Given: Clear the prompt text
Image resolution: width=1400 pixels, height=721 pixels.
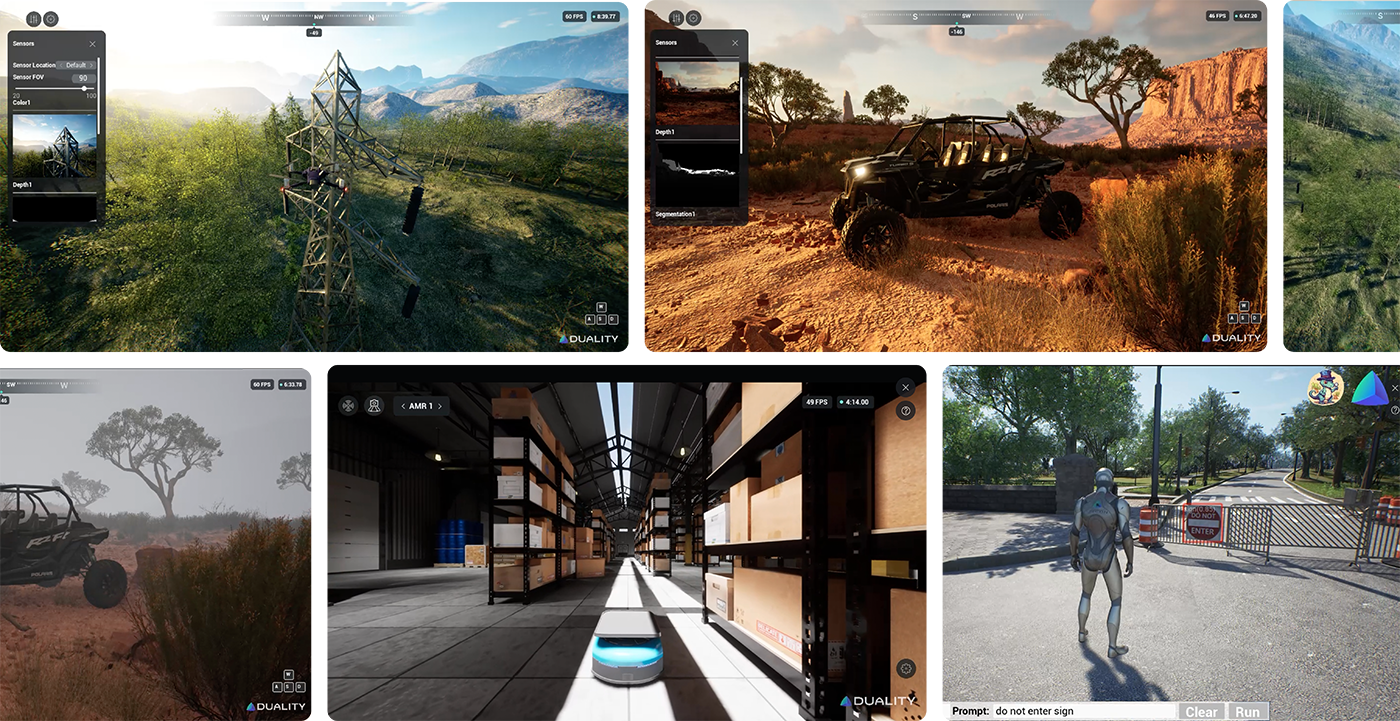Looking at the screenshot, I should click(x=1201, y=712).
